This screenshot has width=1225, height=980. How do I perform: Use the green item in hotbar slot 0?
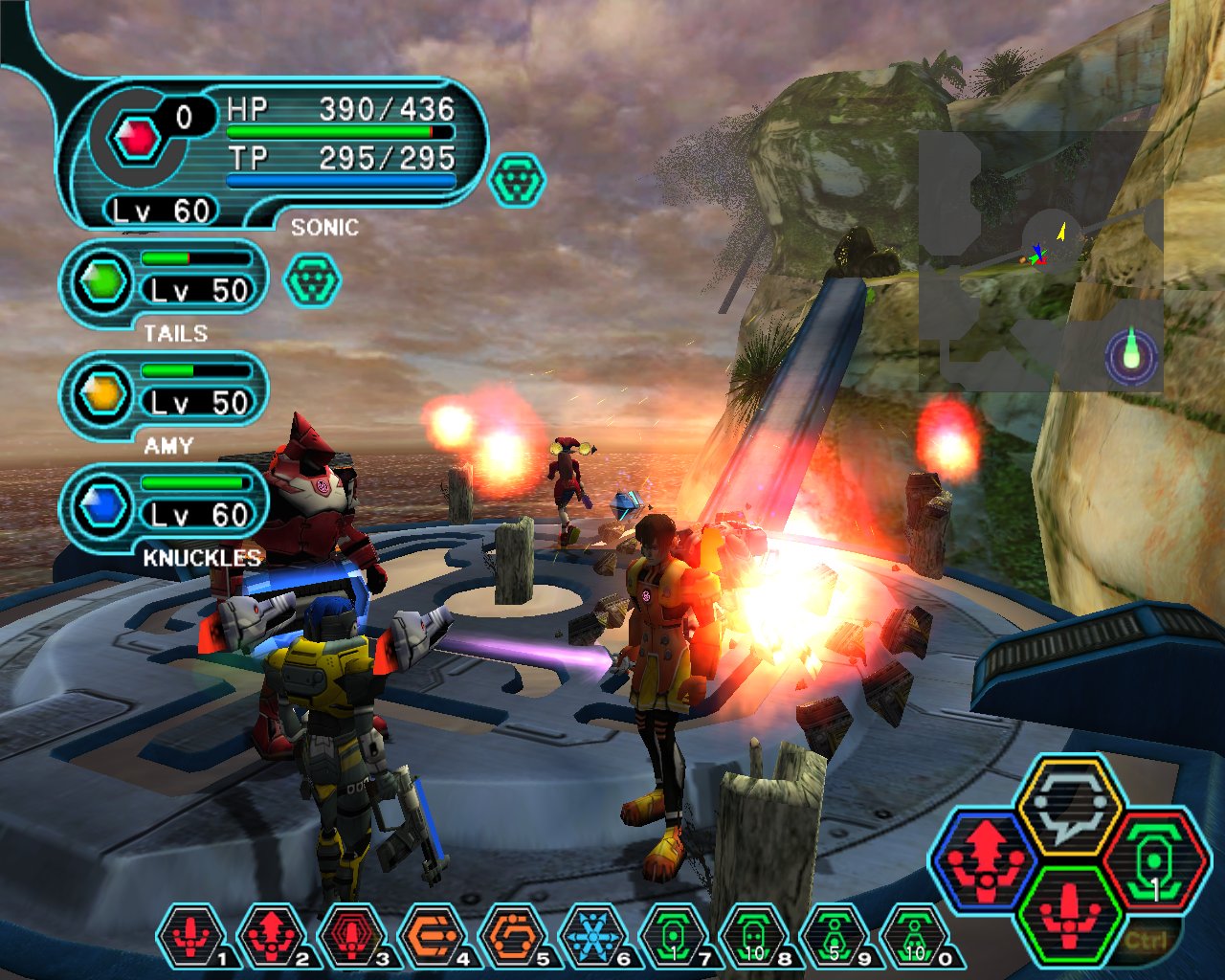click(x=915, y=936)
